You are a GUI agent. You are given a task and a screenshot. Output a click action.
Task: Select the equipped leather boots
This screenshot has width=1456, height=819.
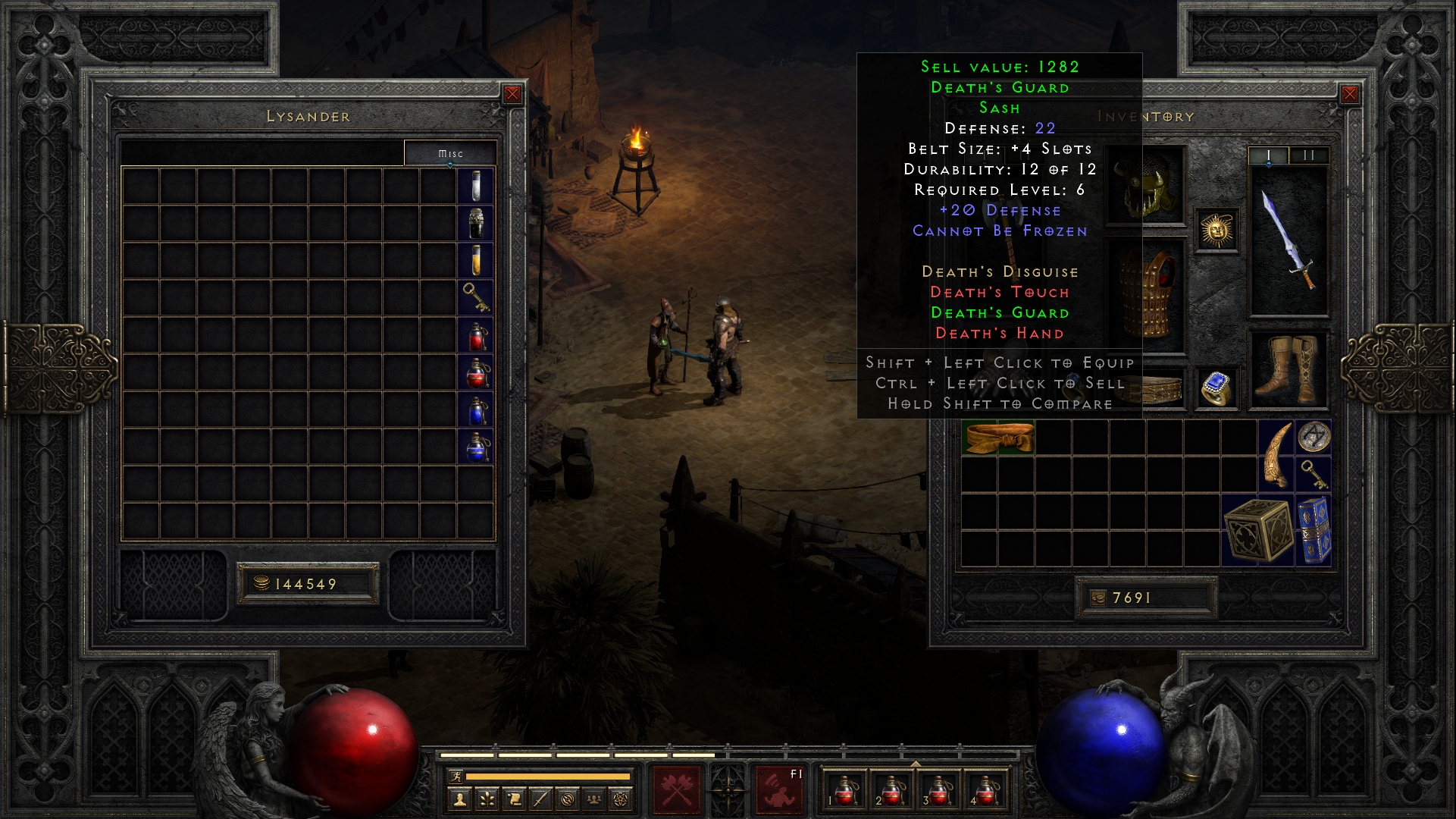click(1288, 369)
